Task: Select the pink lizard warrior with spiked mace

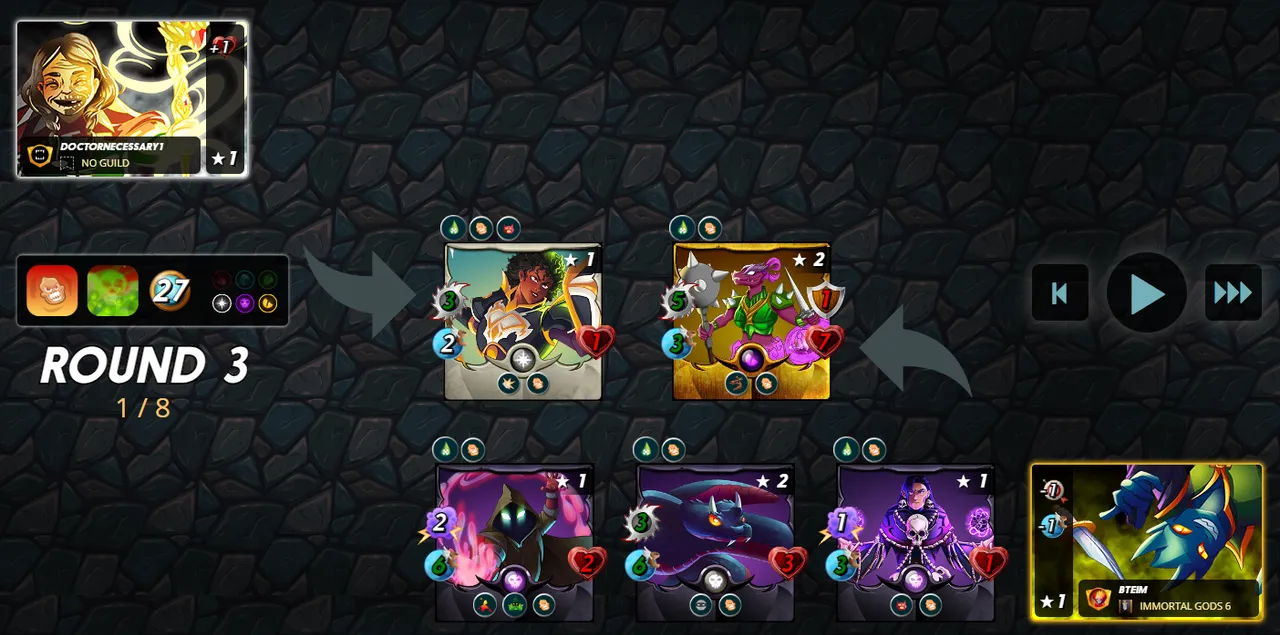Action: coord(751,320)
